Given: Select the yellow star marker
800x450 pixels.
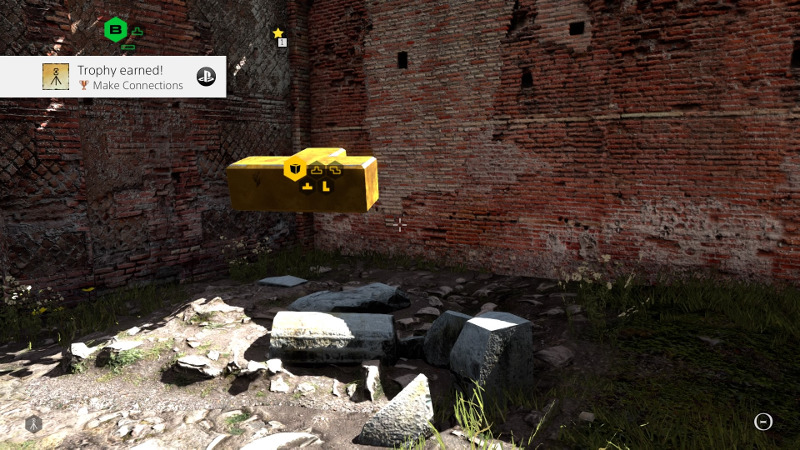Looking at the screenshot, I should [278, 33].
